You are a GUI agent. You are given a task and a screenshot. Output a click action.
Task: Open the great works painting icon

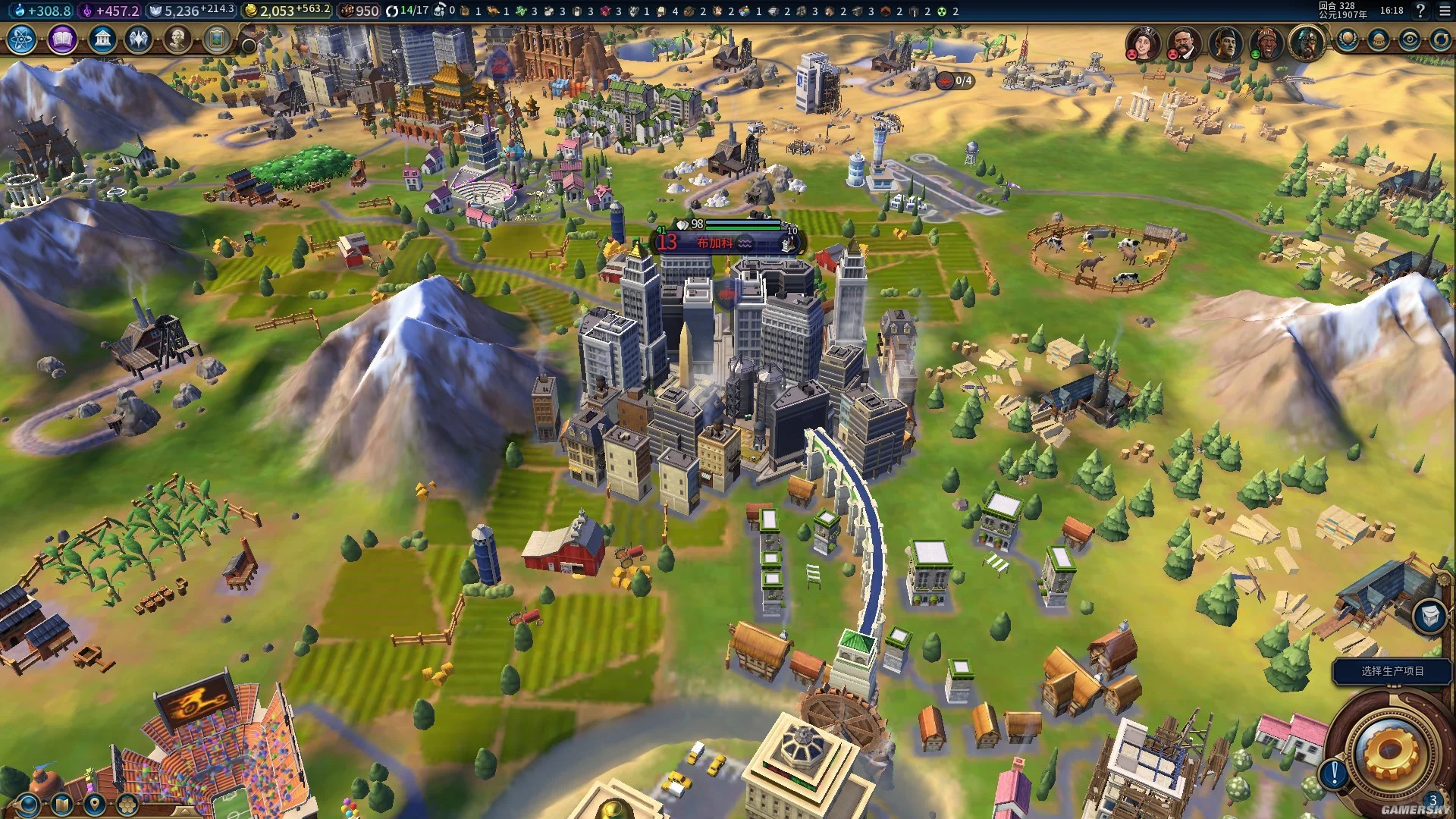click(x=217, y=39)
